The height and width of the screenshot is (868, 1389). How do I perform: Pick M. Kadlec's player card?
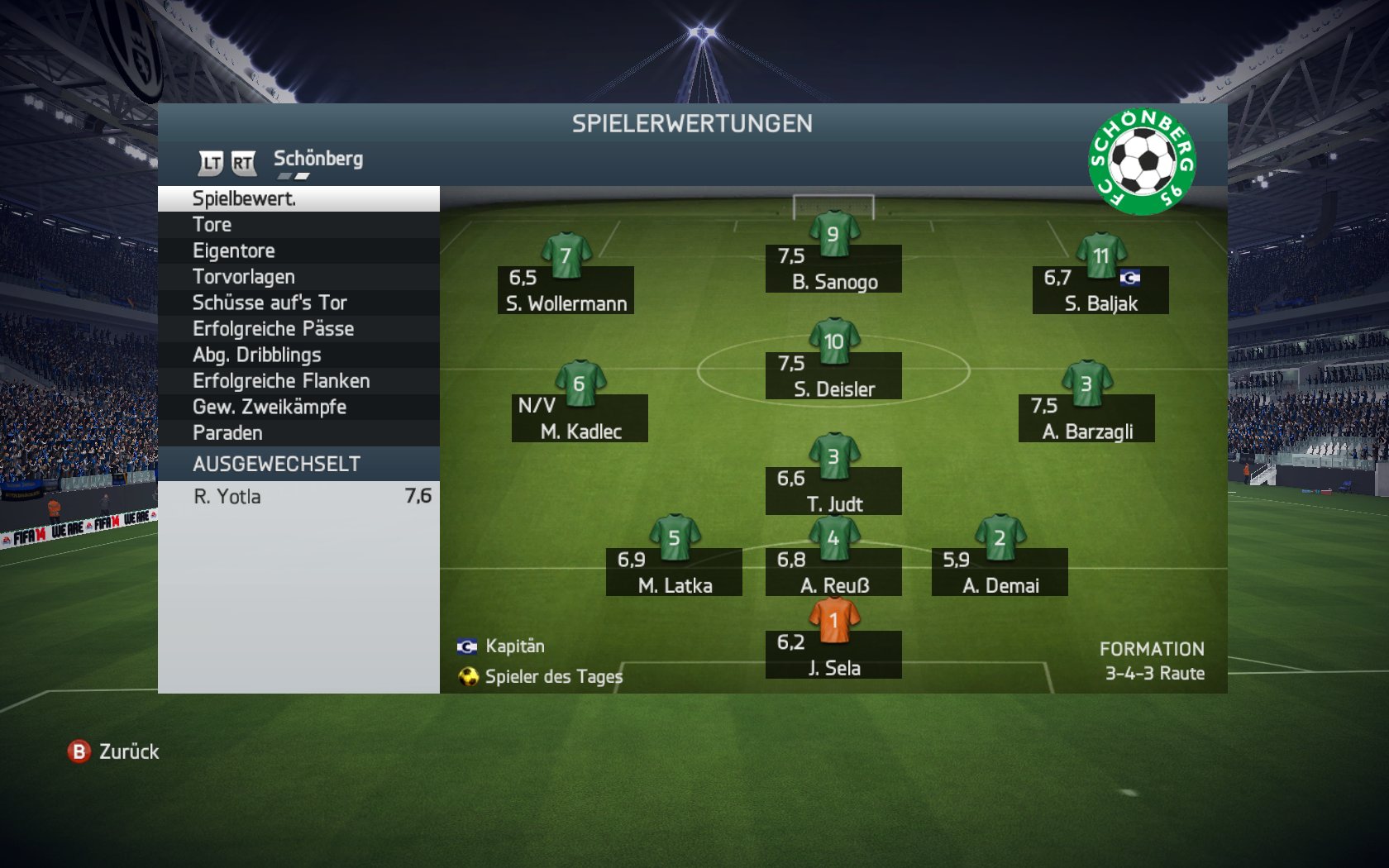pyautogui.click(x=580, y=418)
